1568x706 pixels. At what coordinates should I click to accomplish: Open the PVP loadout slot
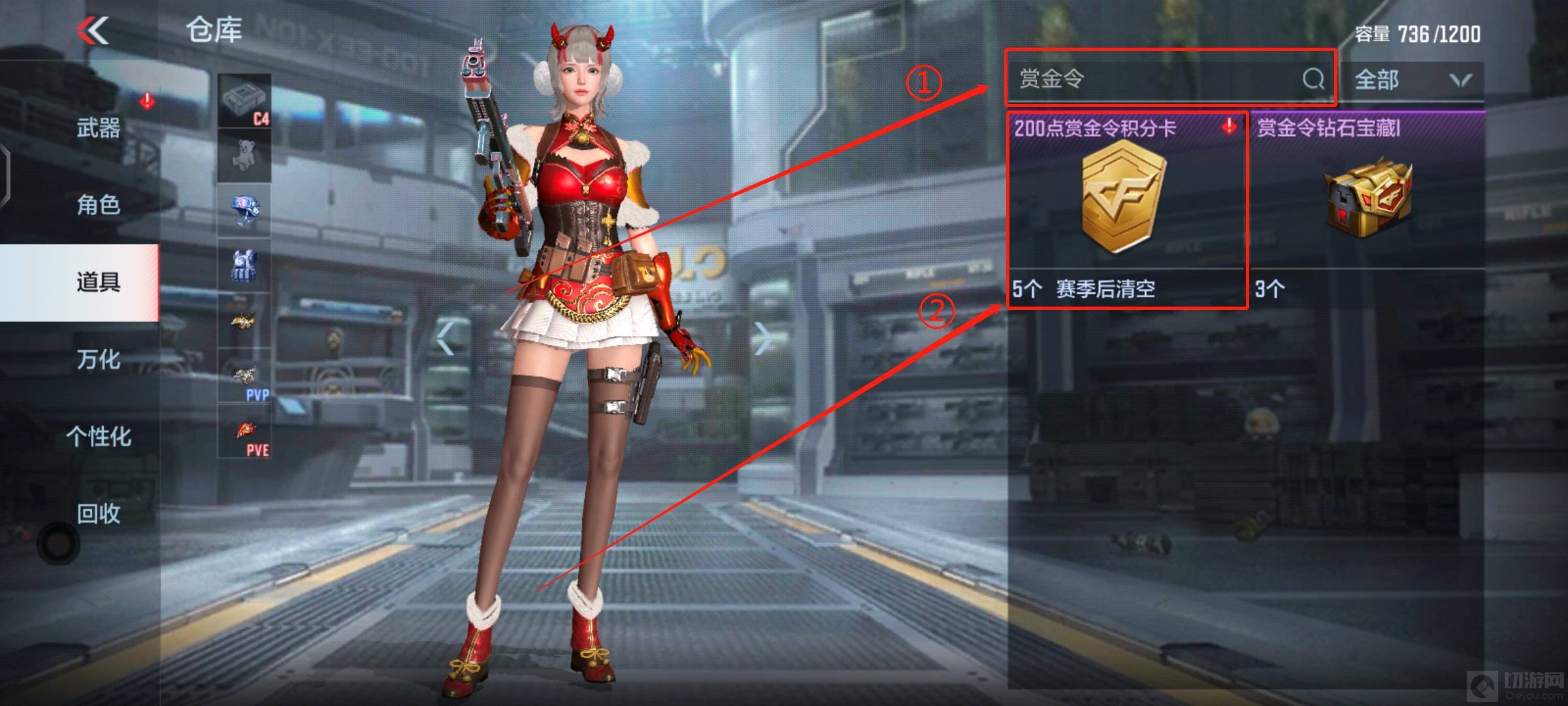coord(244,376)
